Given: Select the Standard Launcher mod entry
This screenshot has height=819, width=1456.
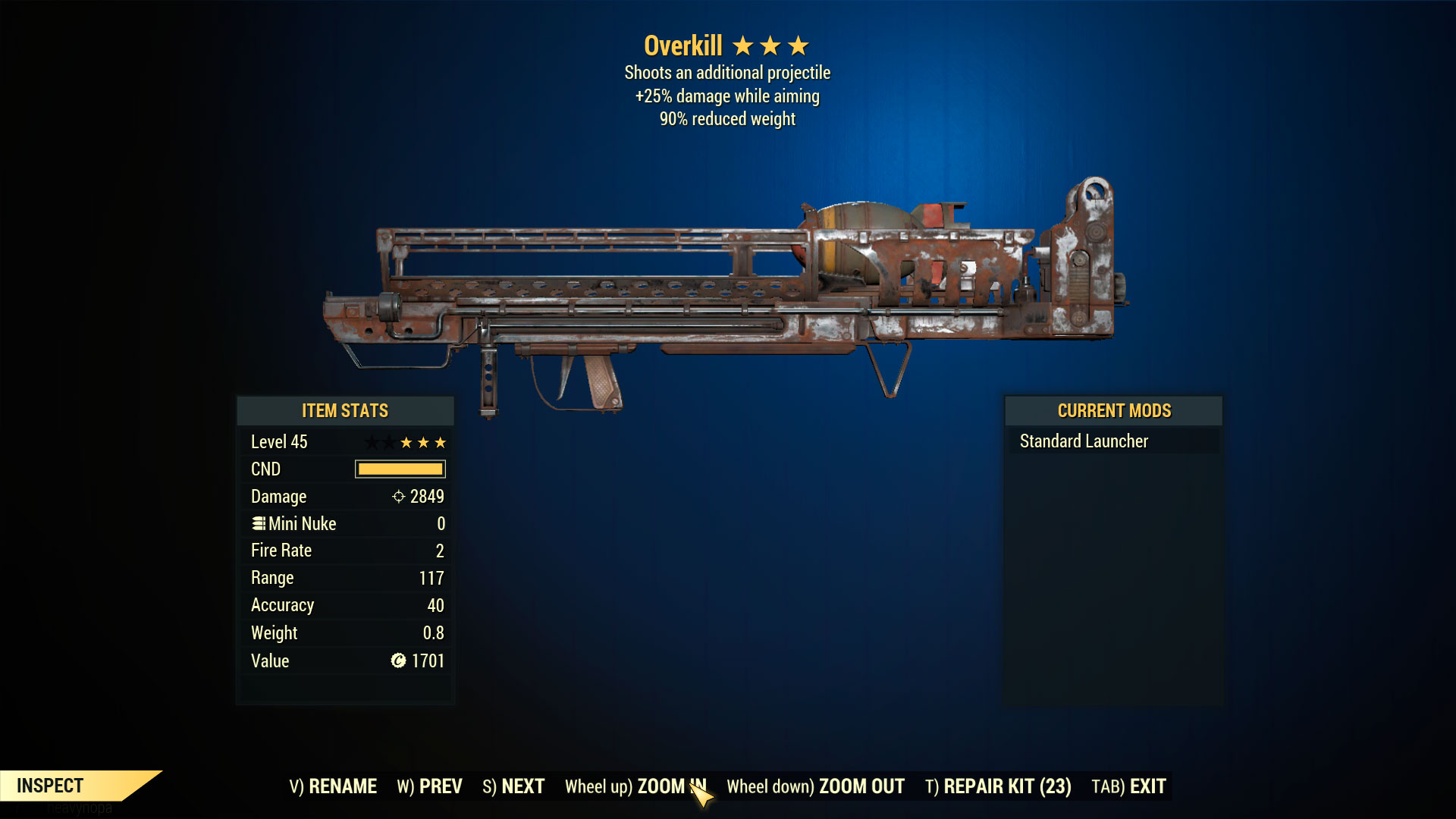Looking at the screenshot, I should [1084, 441].
